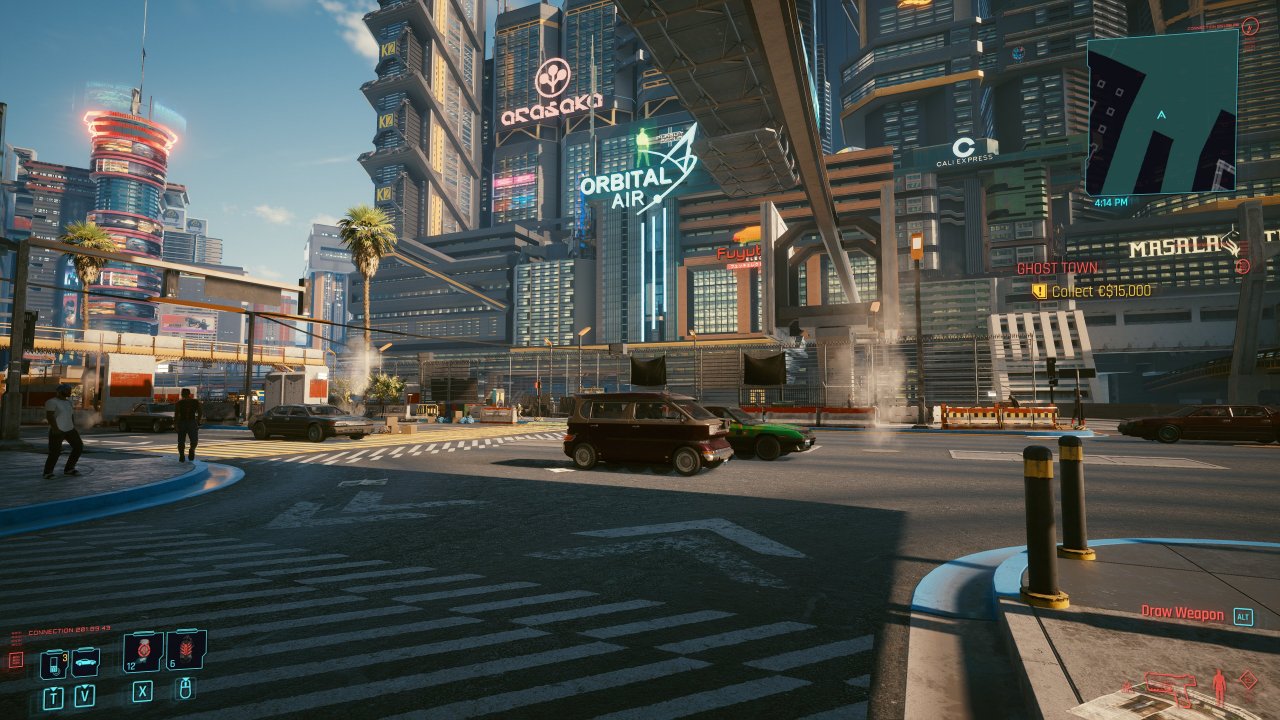Viewport: 1280px width, 720px height.
Task: Click the mouse icon under the consumable slot
Action: [x=185, y=690]
